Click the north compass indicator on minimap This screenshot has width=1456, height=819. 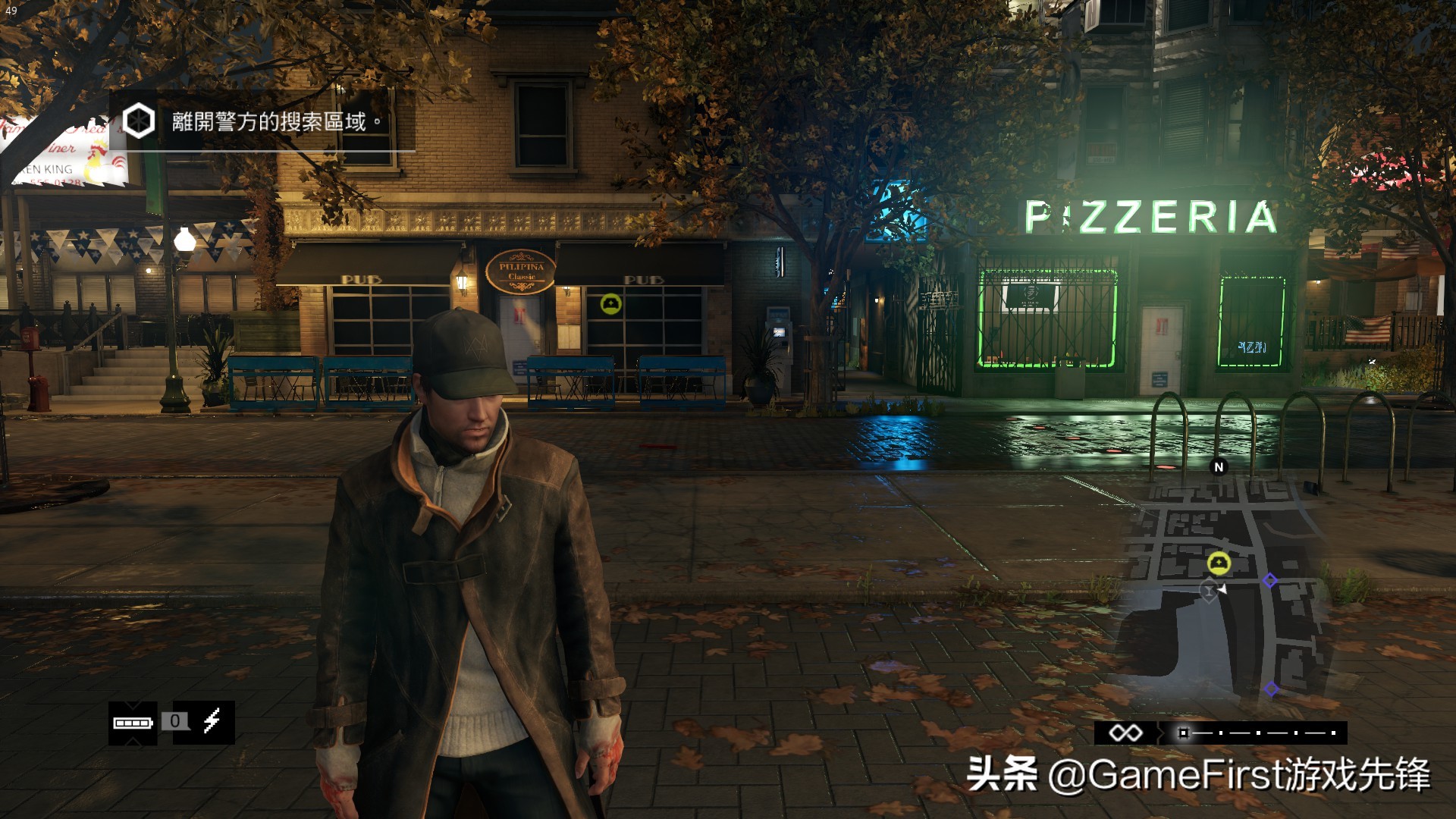click(1219, 467)
